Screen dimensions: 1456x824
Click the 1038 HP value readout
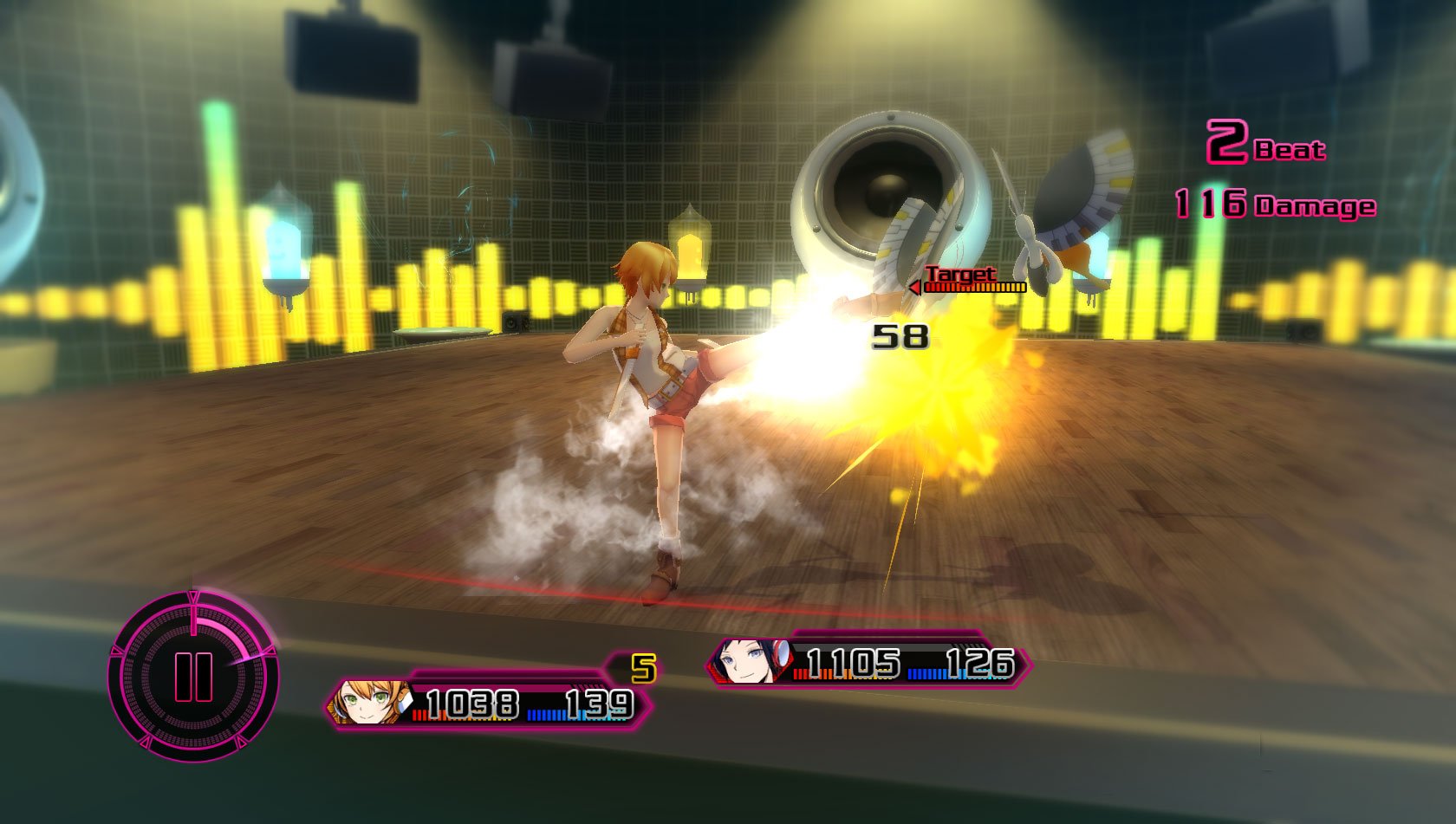click(472, 704)
